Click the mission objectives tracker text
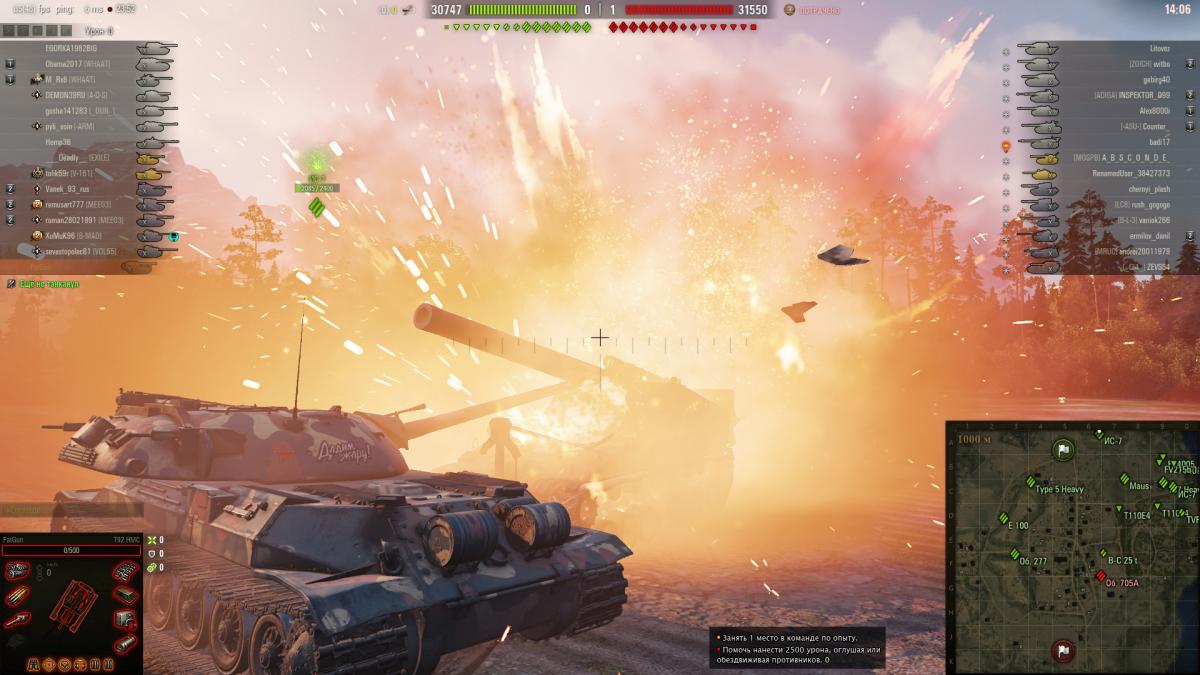The image size is (1200, 675). [797, 648]
